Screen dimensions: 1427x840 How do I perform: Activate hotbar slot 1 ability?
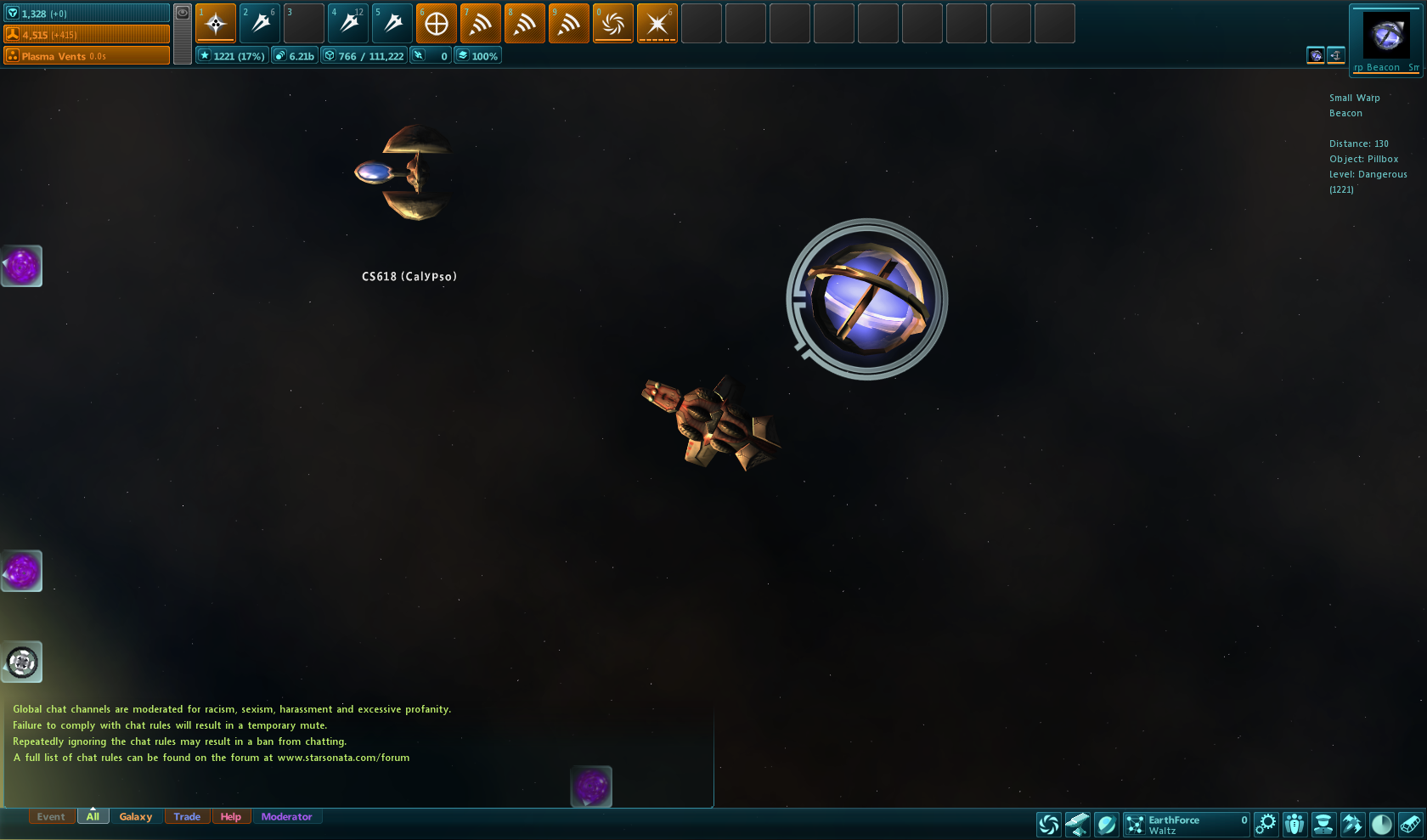216,23
